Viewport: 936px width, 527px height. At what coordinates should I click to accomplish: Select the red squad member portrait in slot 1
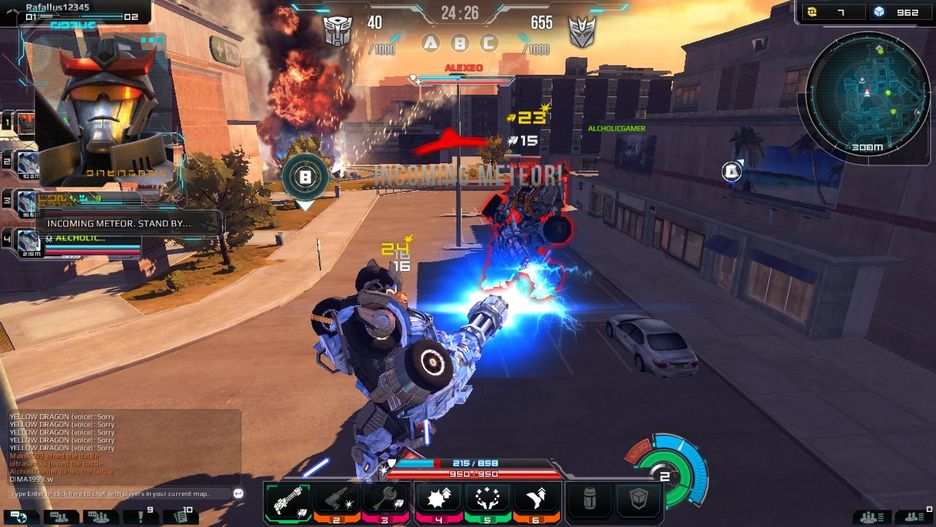click(24, 123)
